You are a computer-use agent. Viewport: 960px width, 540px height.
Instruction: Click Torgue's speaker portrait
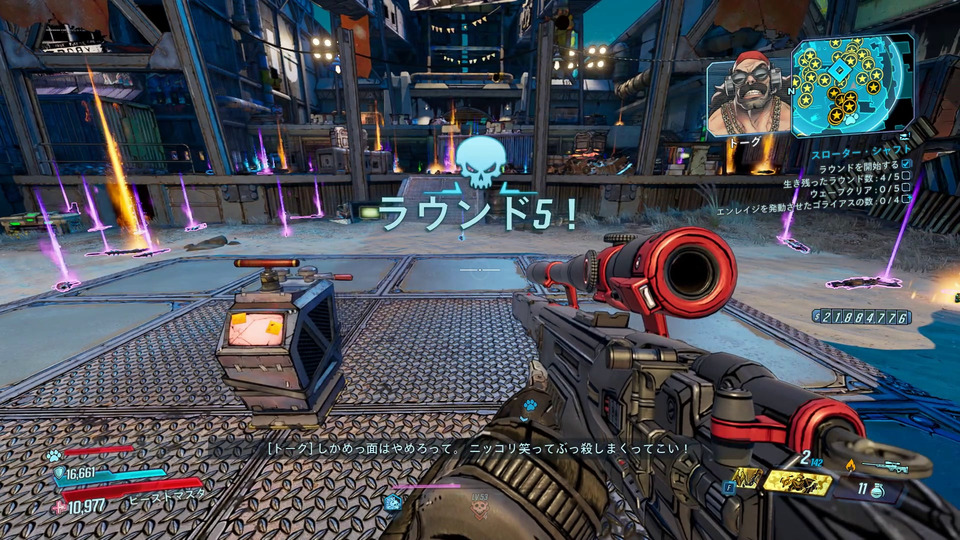click(x=749, y=96)
